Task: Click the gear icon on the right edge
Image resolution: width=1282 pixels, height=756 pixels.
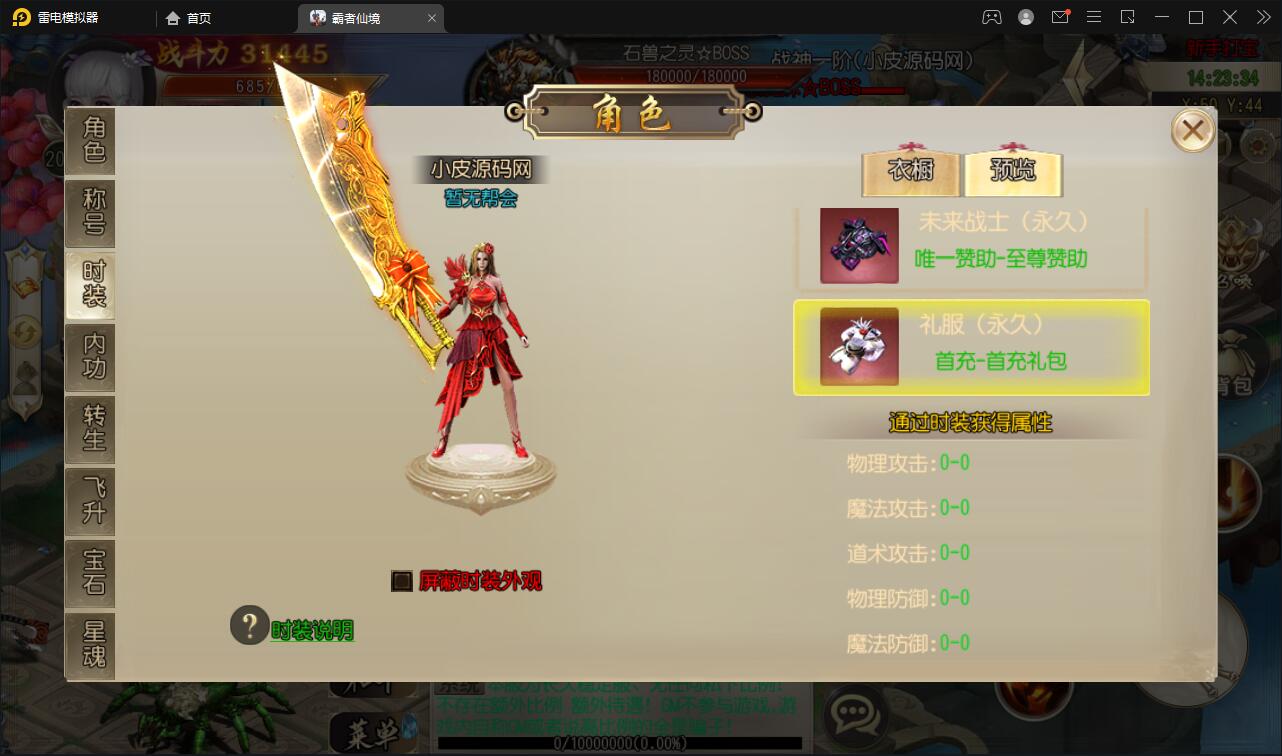Action: click(x=1255, y=145)
